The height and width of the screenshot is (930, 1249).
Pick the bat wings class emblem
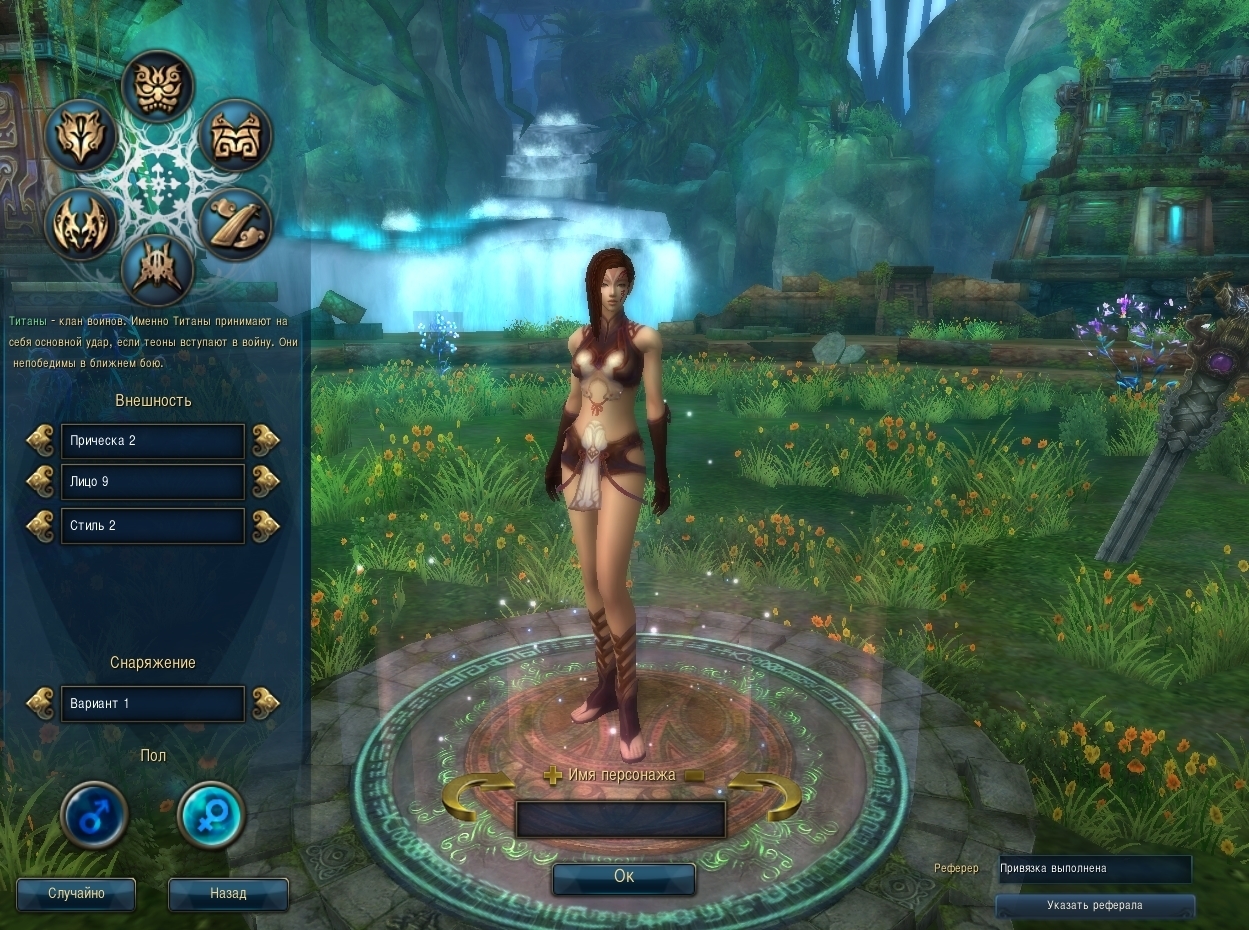[x=81, y=224]
